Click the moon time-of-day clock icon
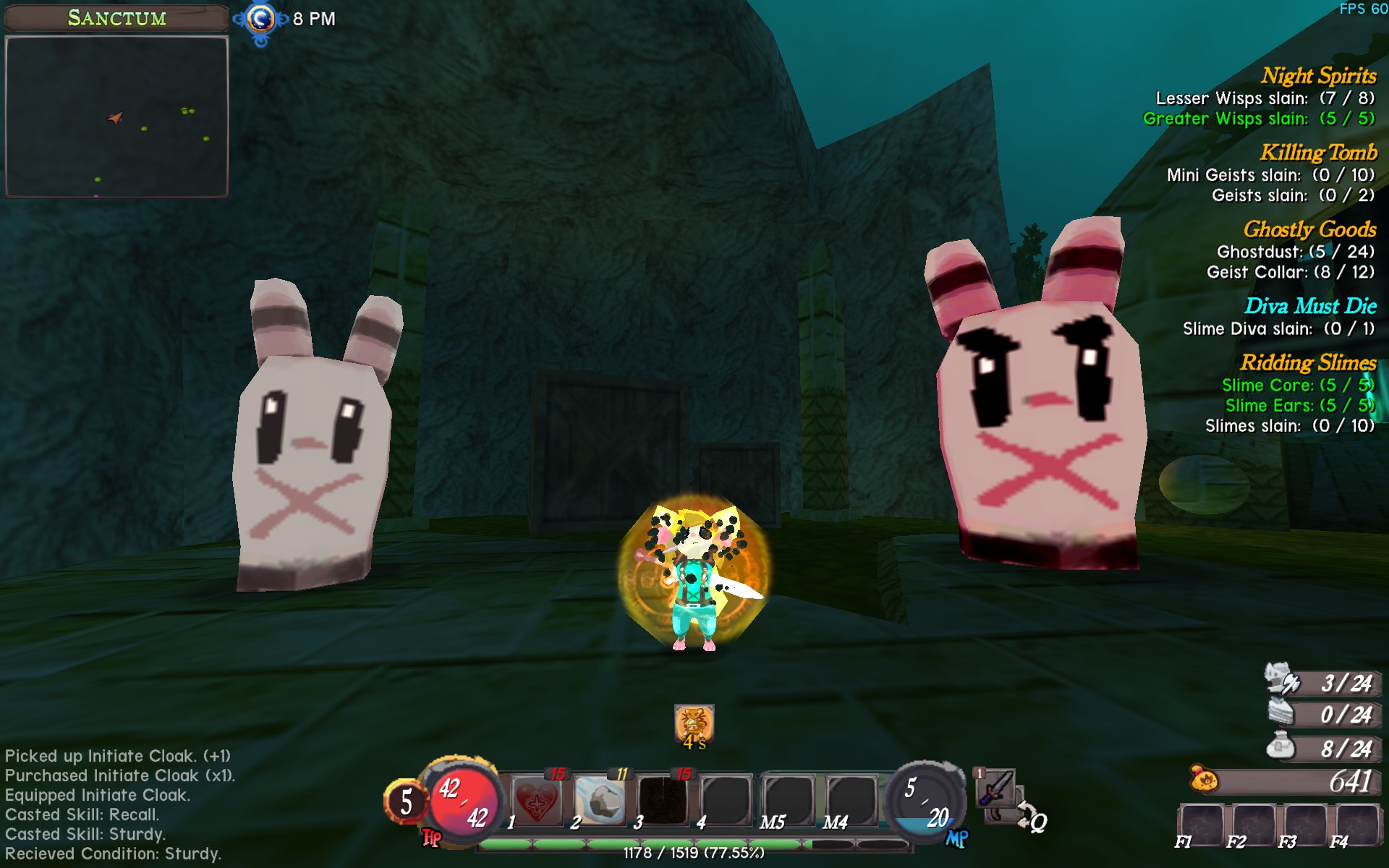This screenshot has height=868, width=1389. (260, 20)
